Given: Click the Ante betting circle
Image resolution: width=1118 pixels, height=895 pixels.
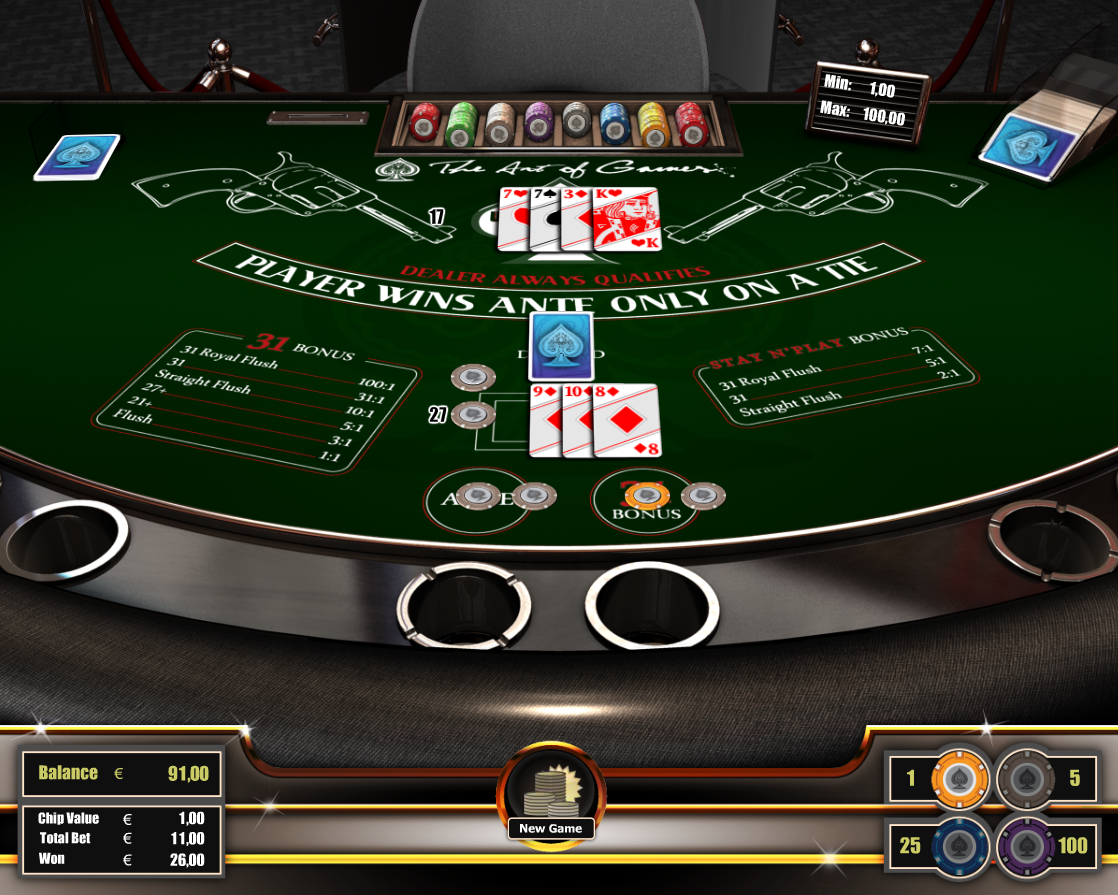Looking at the screenshot, I should pyautogui.click(x=477, y=502).
